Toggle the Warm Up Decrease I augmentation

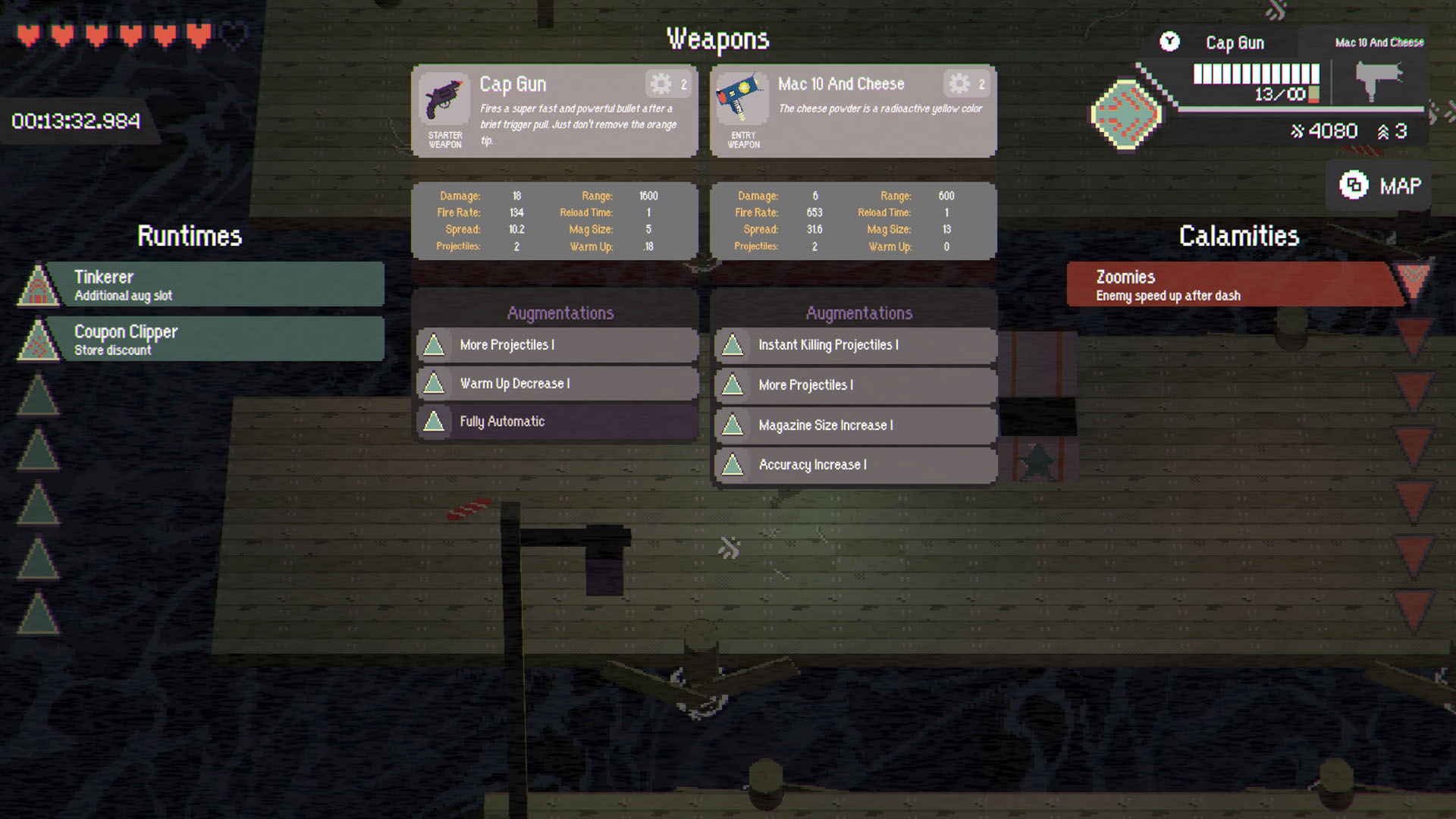click(556, 384)
